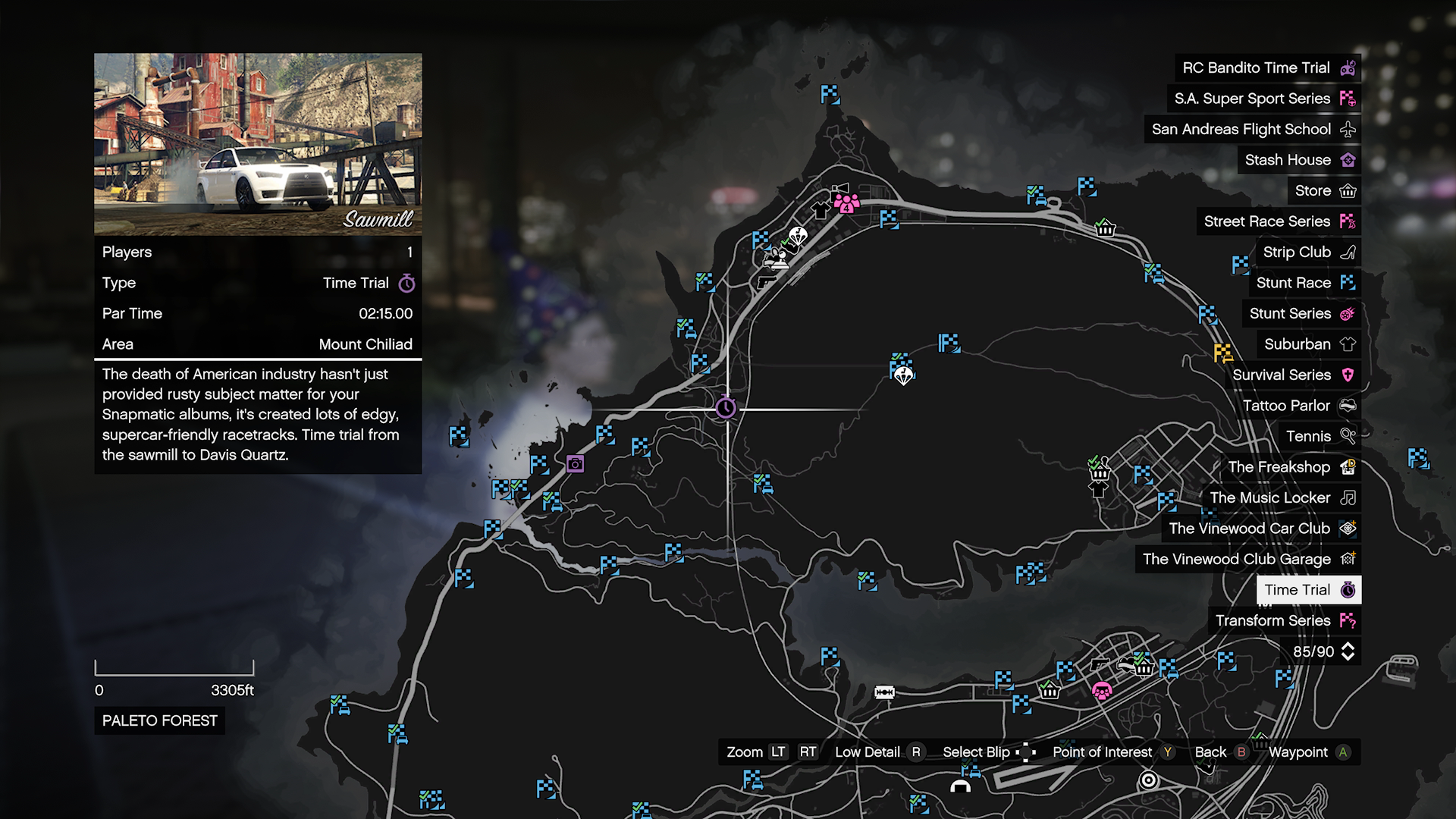Select the purple Time Trial stopwatch blip

726,409
